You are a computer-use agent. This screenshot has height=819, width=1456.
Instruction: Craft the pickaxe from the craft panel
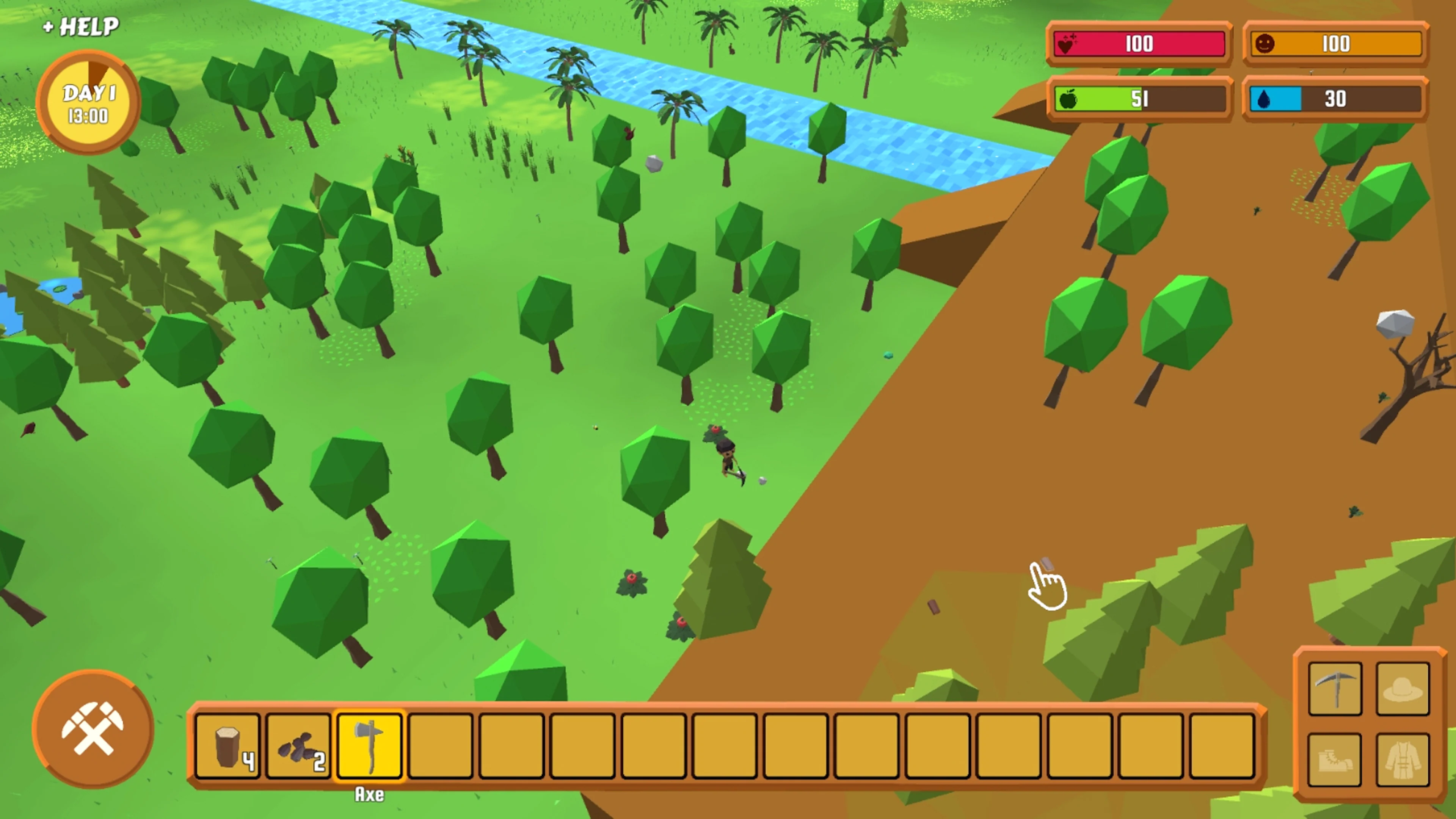point(1335,689)
